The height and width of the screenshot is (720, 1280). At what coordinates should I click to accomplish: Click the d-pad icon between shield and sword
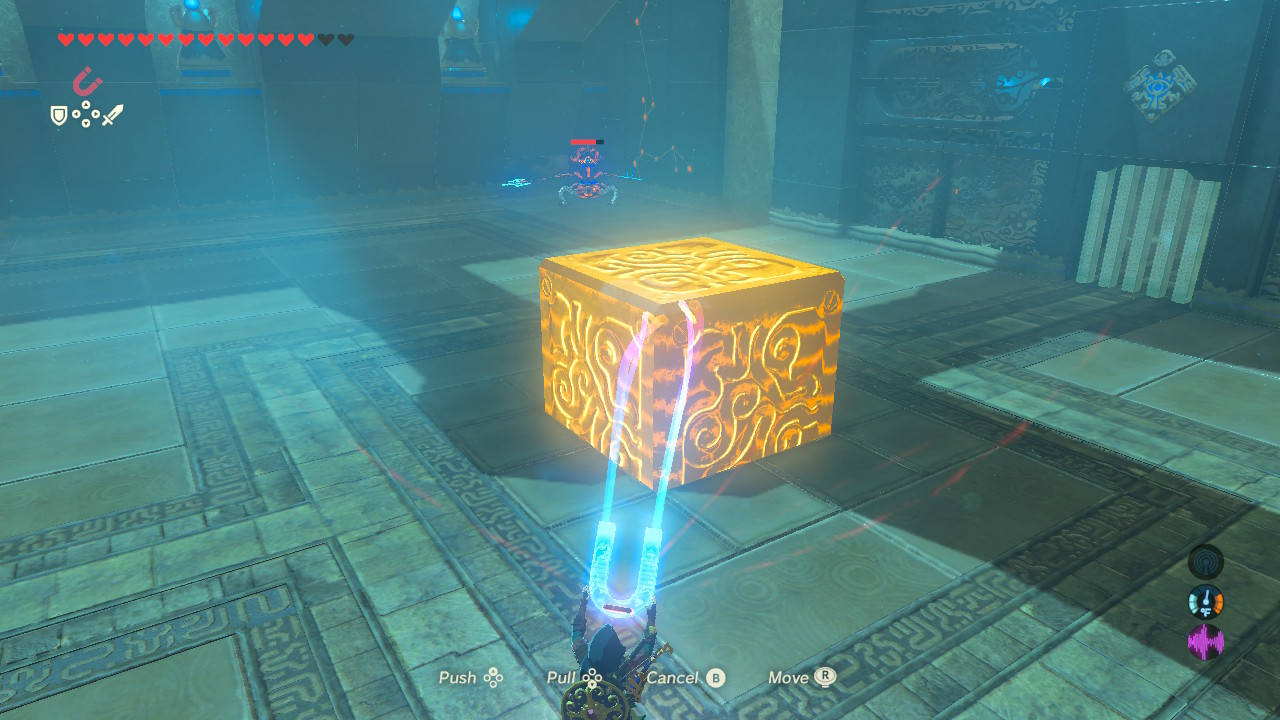click(x=85, y=113)
